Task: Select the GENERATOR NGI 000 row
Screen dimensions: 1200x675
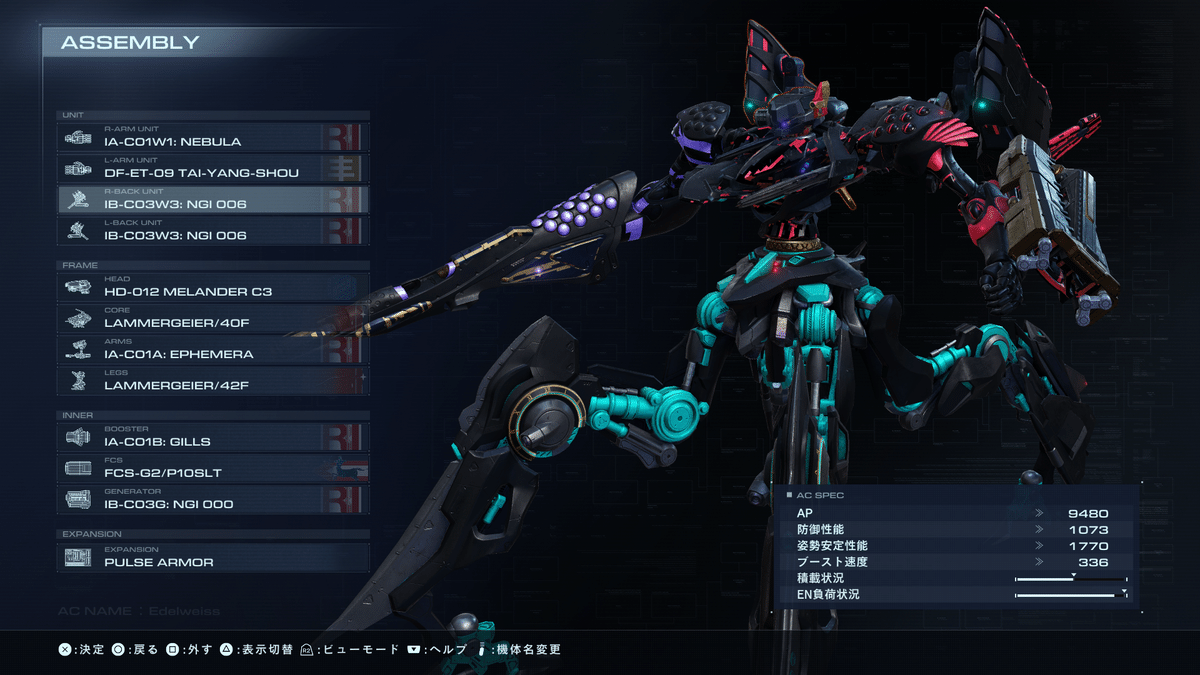Action: click(x=213, y=499)
